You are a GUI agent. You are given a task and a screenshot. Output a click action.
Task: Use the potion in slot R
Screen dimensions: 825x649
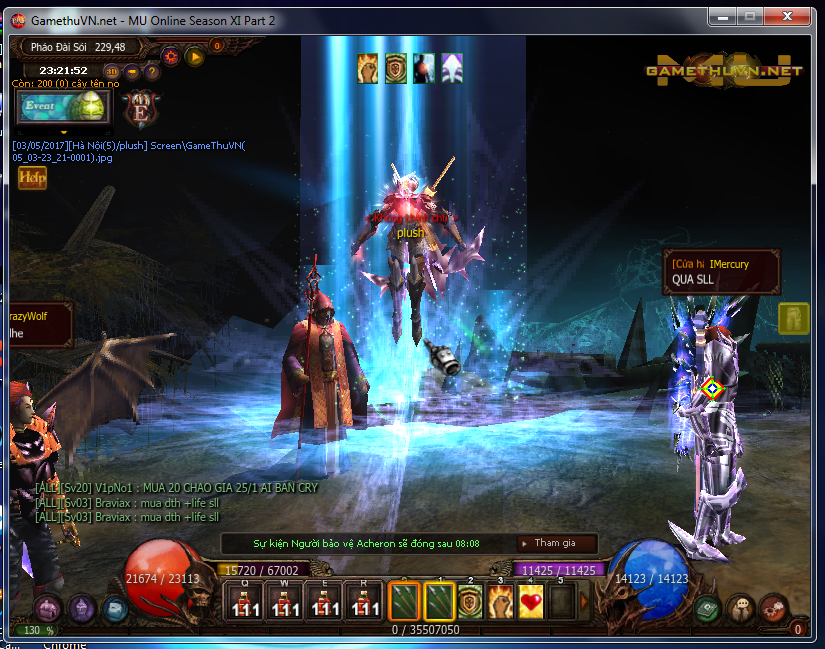pyautogui.click(x=363, y=601)
